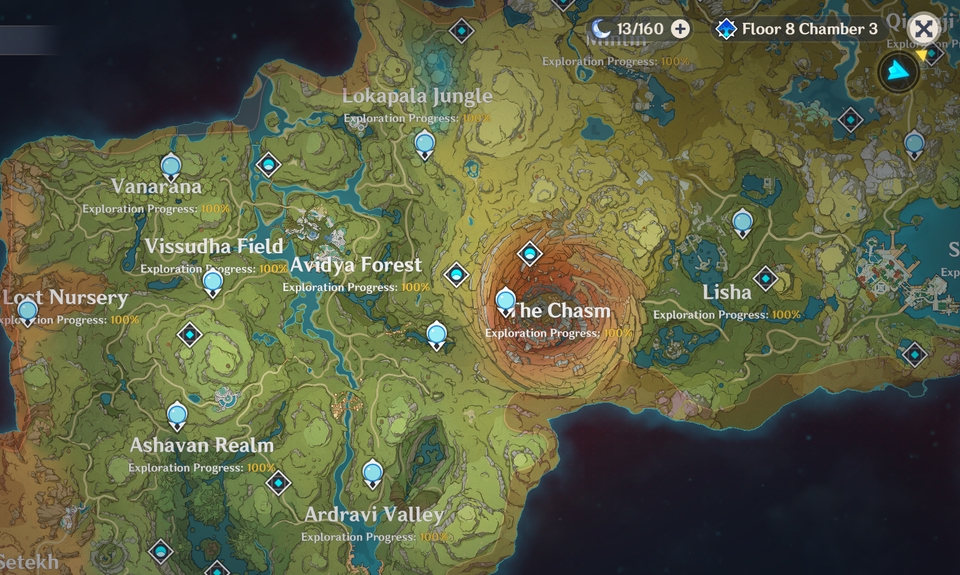Add Original Resin with the plus button
The width and height of the screenshot is (960, 575).
point(680,29)
